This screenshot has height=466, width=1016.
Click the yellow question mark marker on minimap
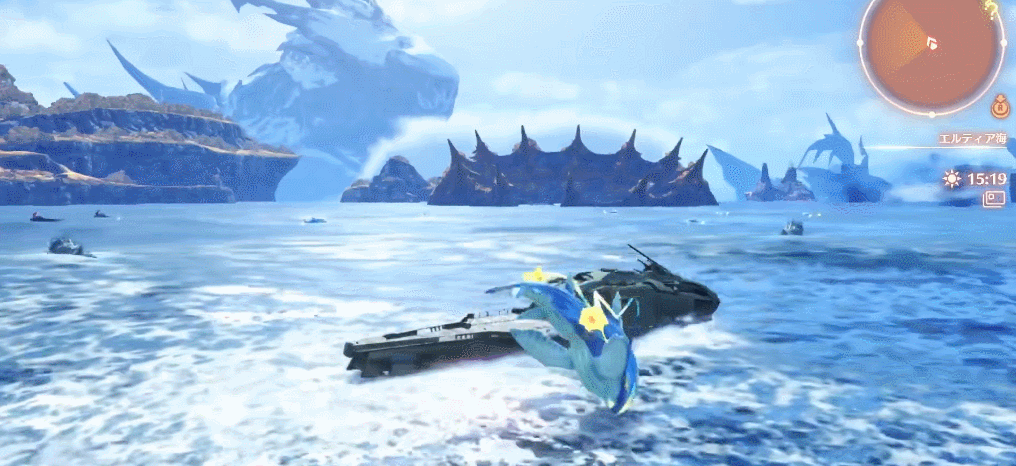pyautogui.click(x=990, y=10)
